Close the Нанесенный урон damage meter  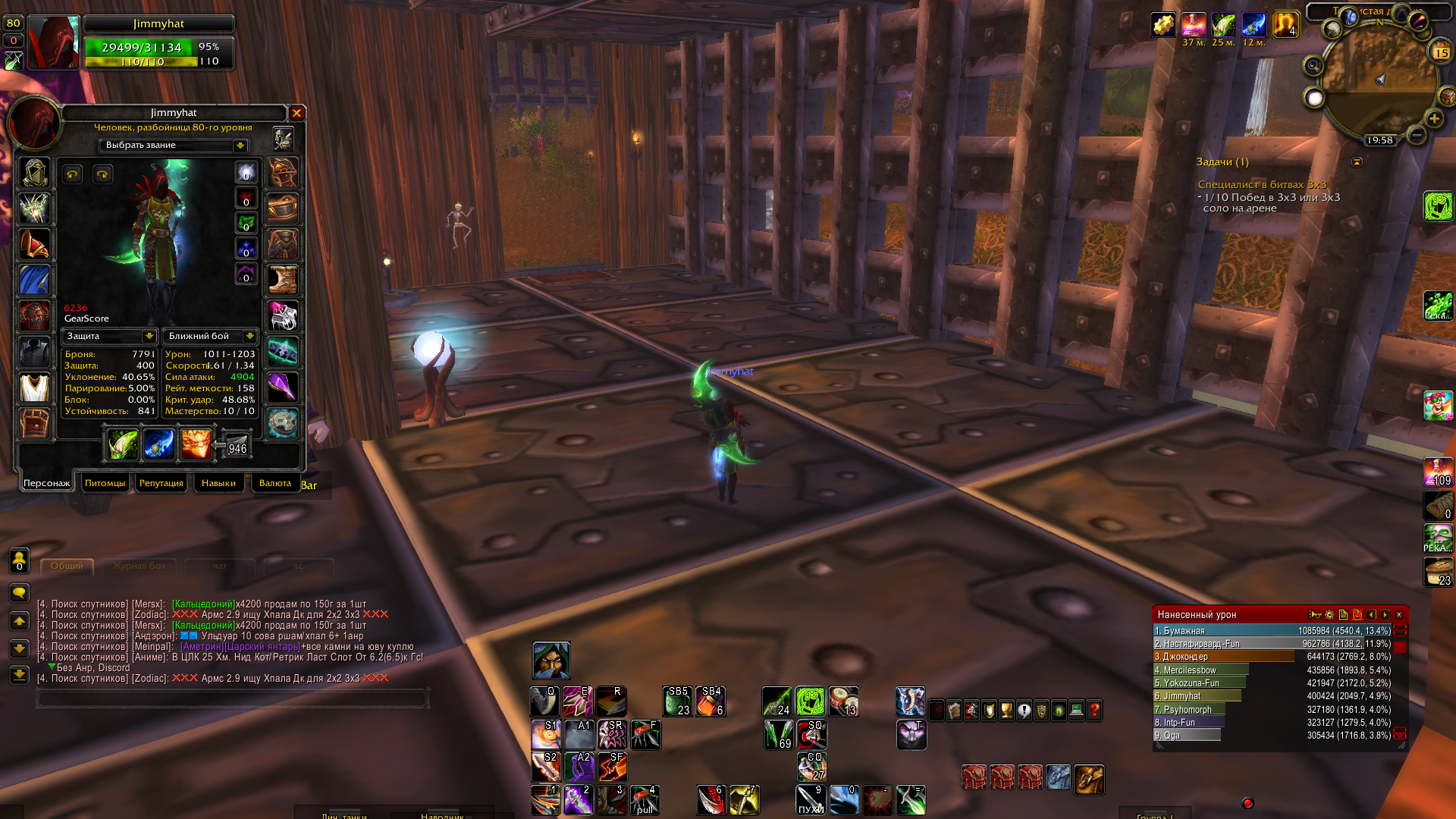click(x=1399, y=615)
